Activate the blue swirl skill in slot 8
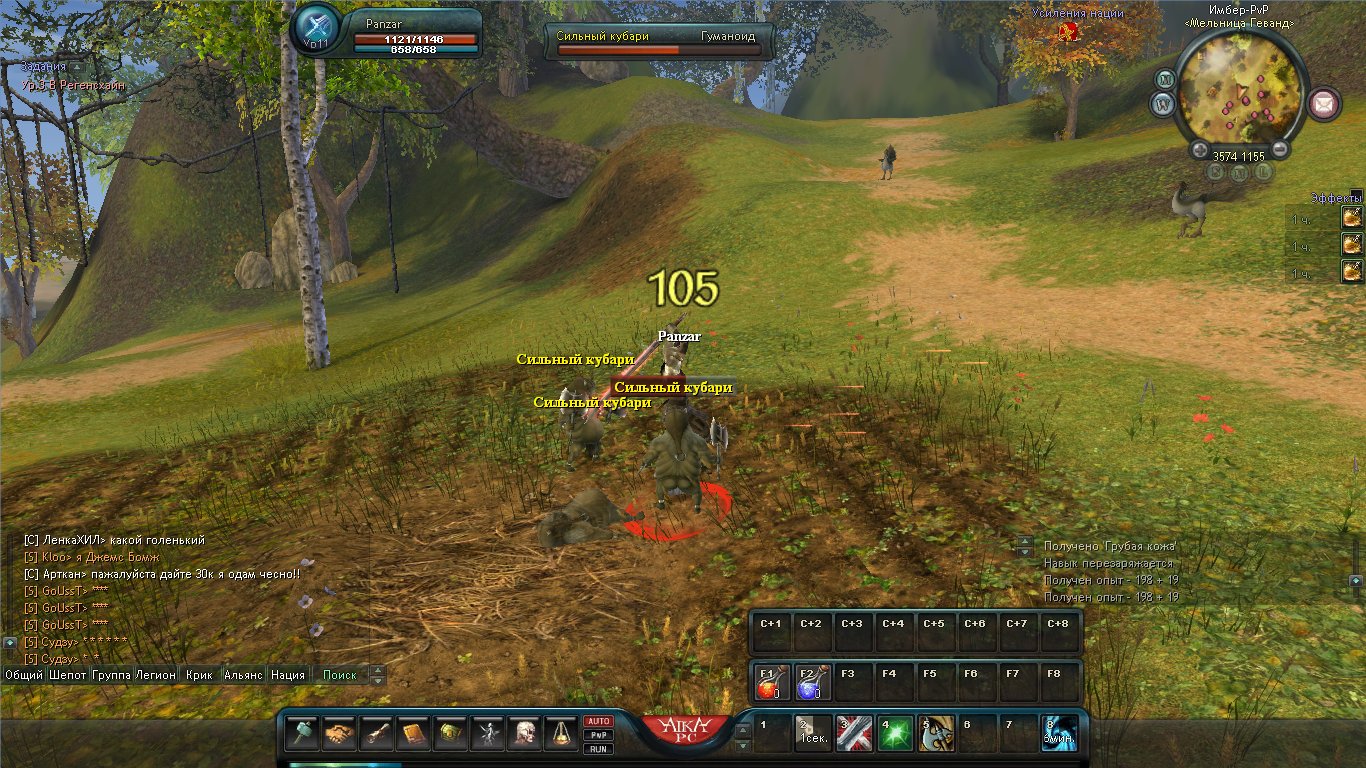The height and width of the screenshot is (768, 1366). [1059, 734]
